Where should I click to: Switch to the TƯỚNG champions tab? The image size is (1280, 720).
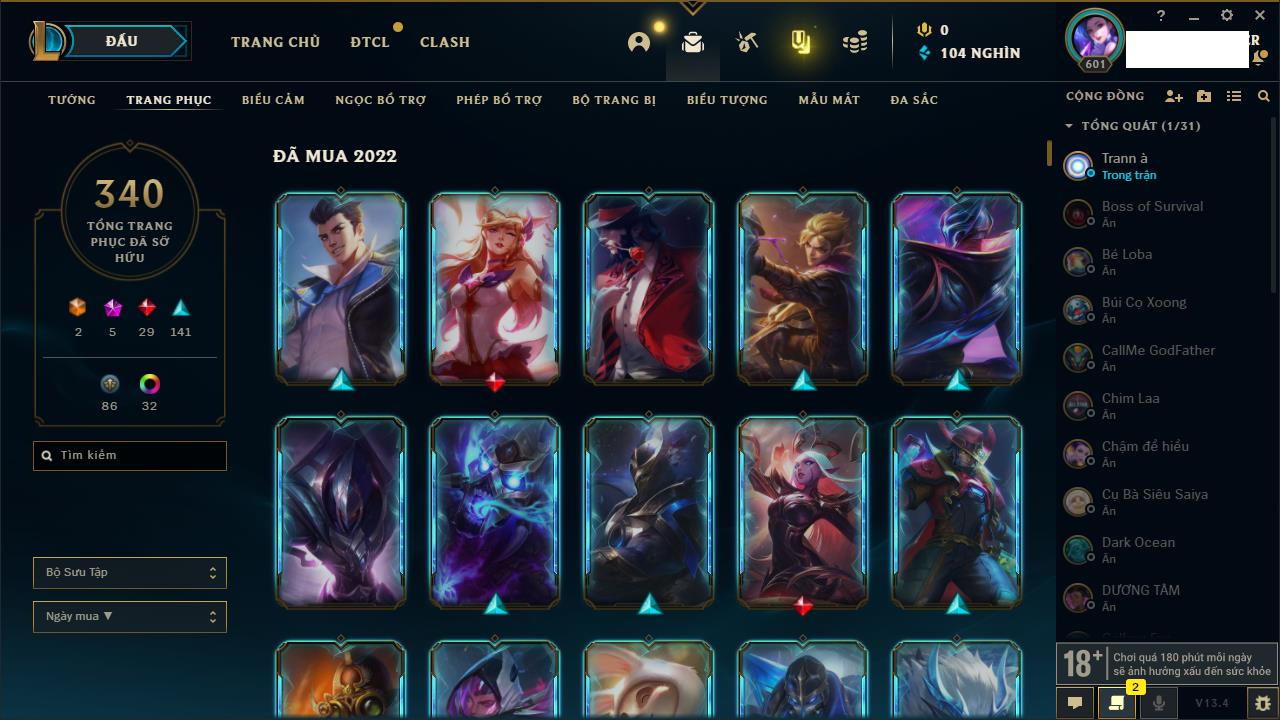[x=72, y=100]
